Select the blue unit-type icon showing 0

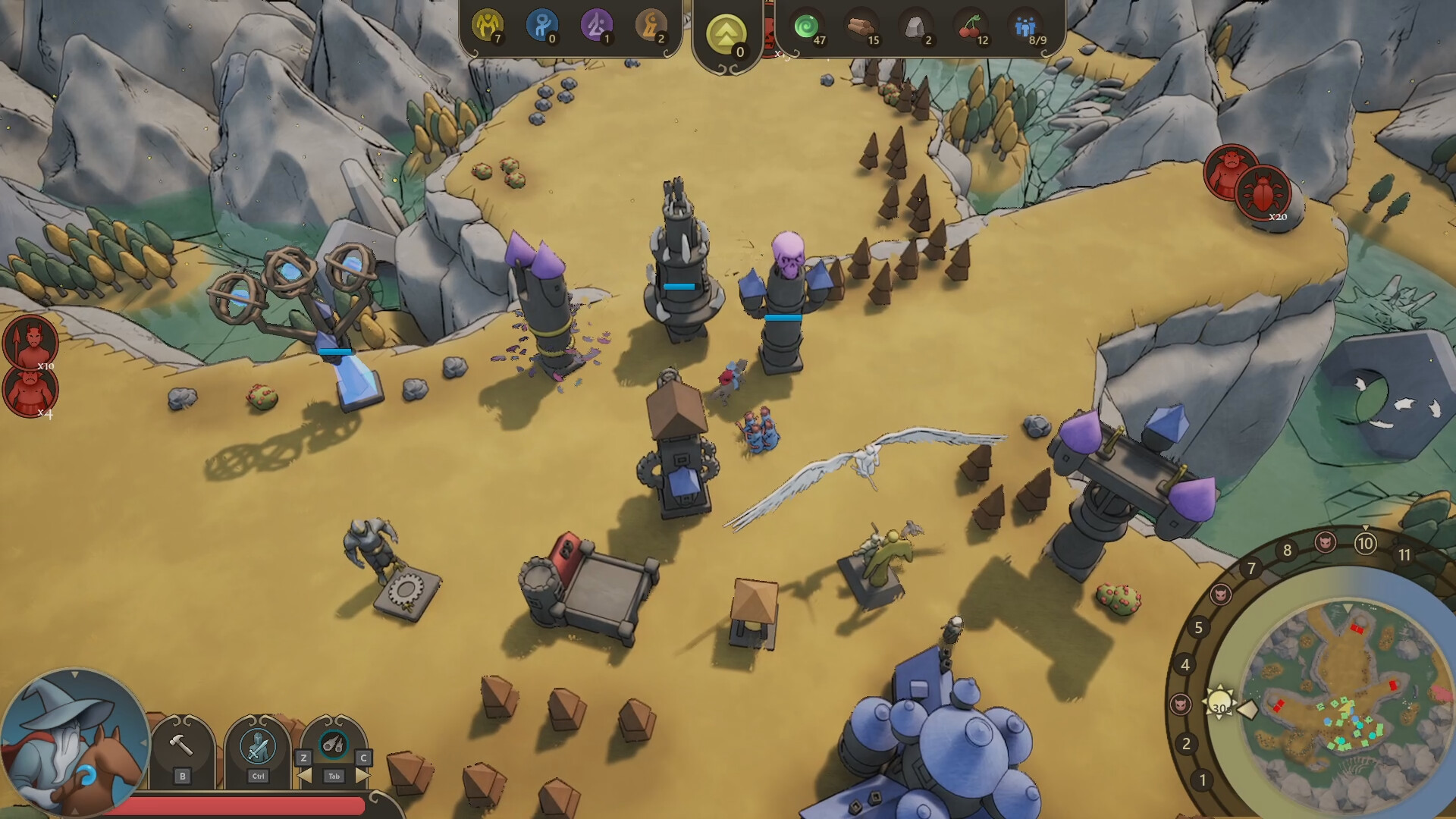coord(541,26)
